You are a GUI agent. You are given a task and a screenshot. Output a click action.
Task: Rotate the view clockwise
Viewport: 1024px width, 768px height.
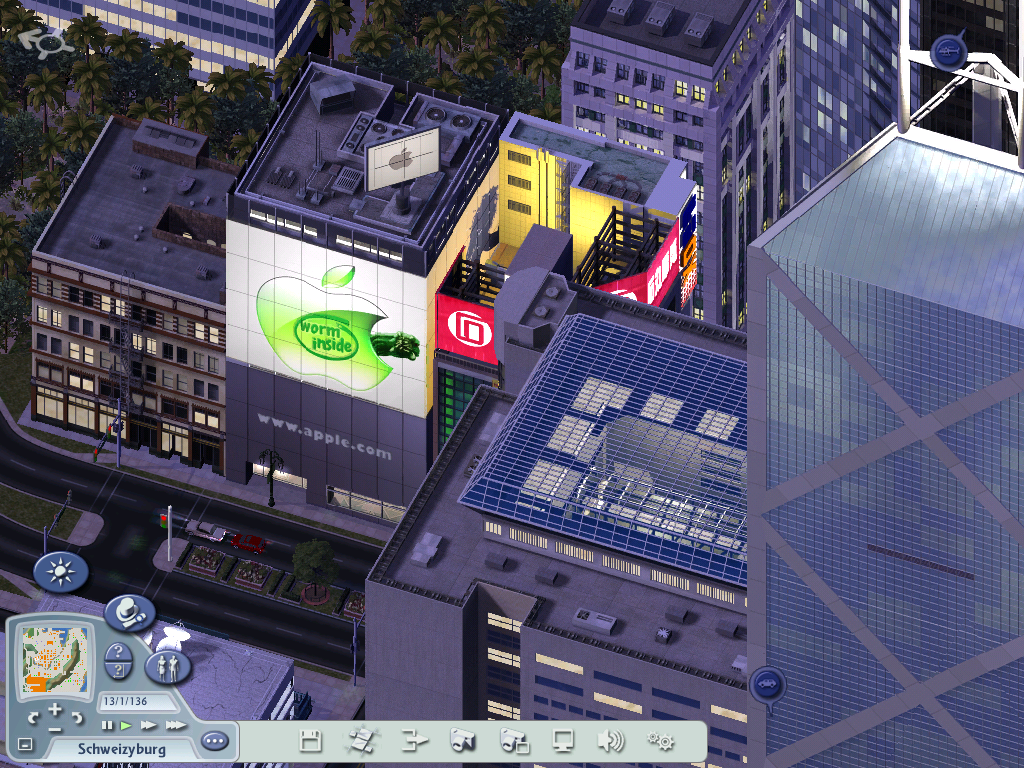click(78, 717)
